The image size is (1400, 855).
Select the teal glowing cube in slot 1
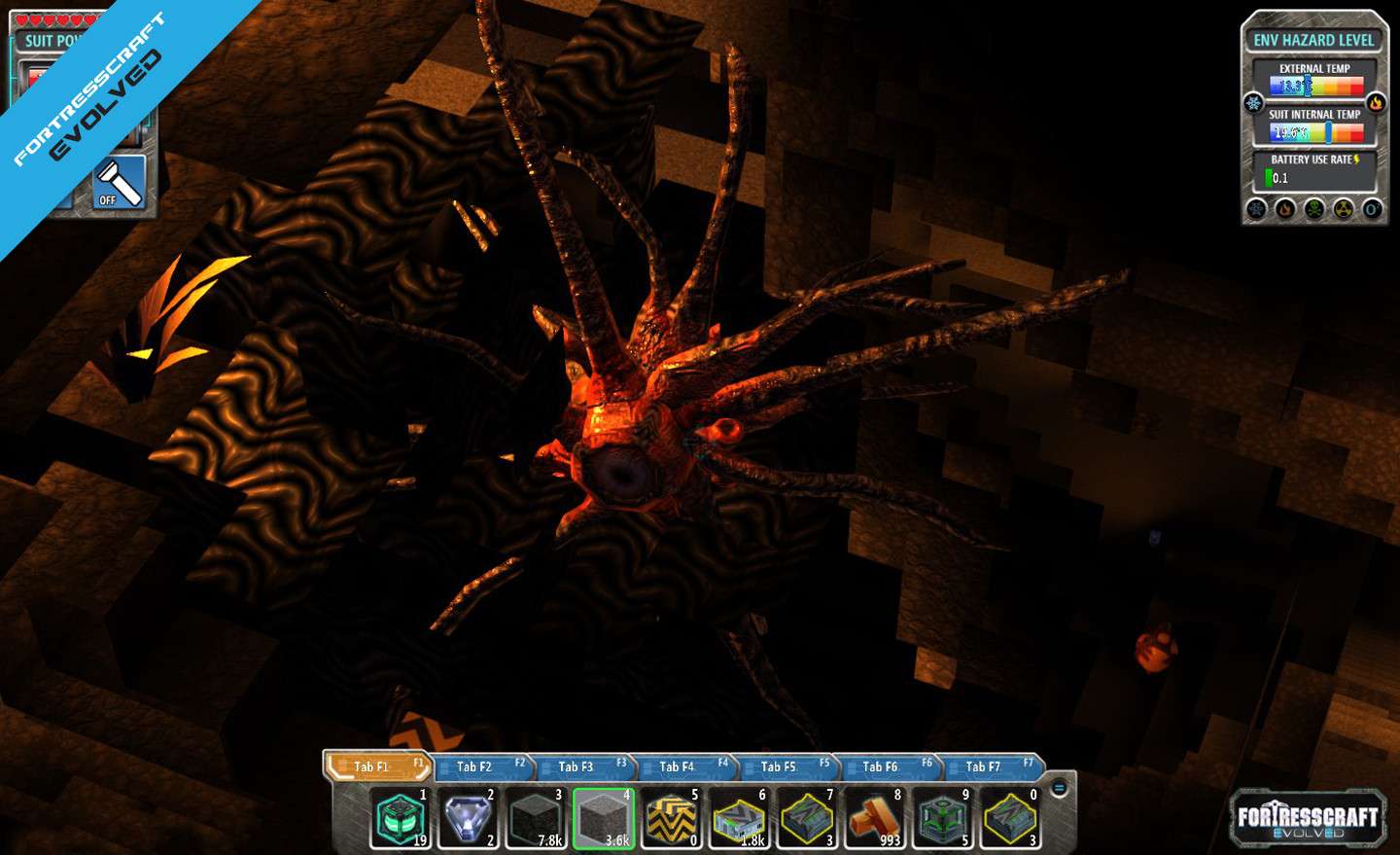[x=400, y=818]
